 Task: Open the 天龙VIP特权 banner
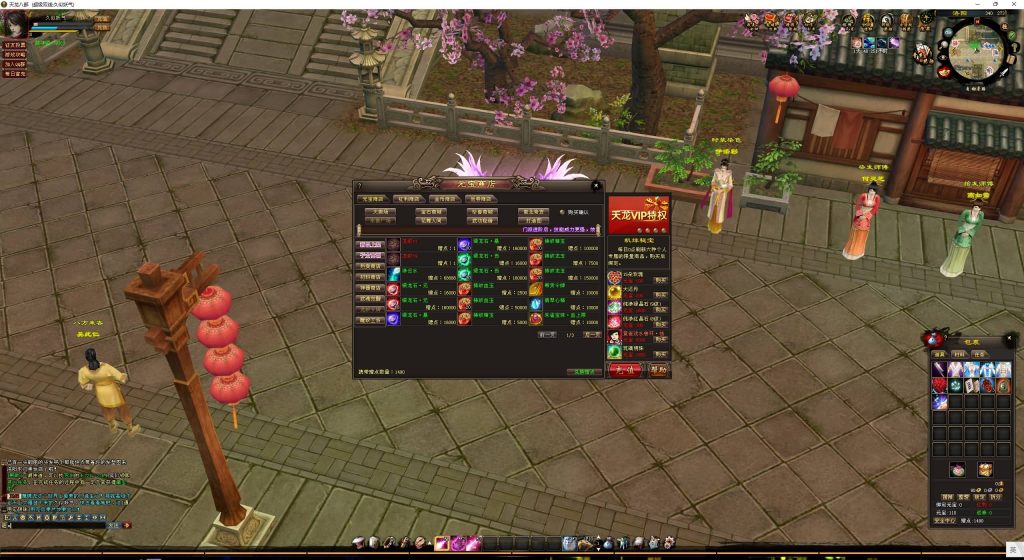pos(638,214)
